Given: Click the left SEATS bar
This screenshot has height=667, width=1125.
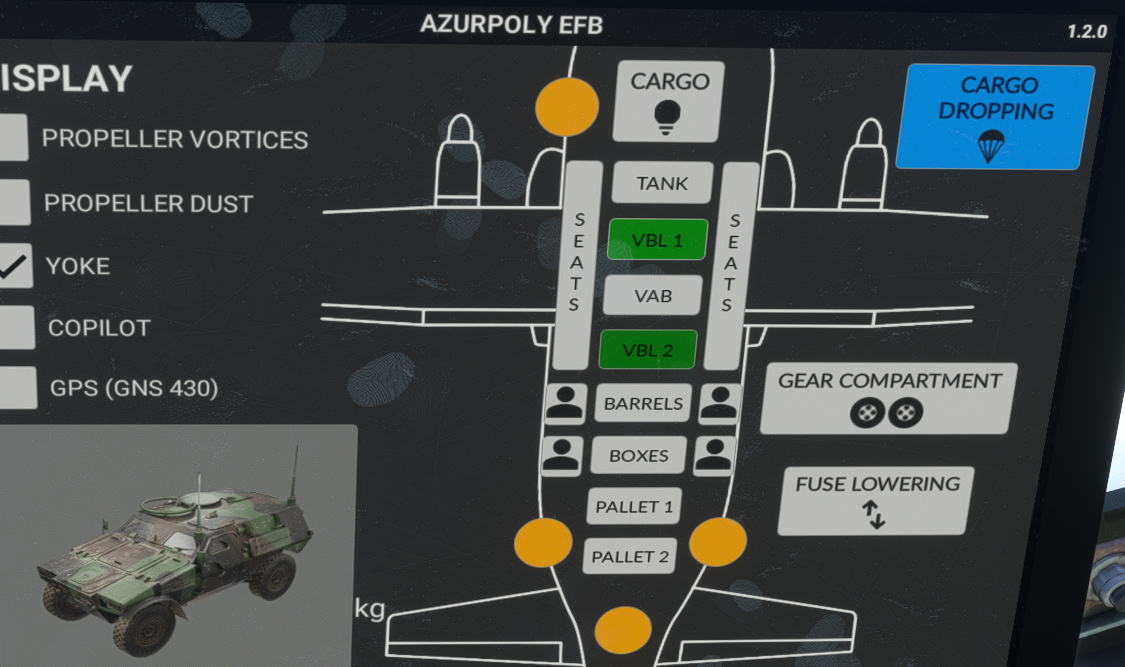Looking at the screenshot, I should point(577,263).
